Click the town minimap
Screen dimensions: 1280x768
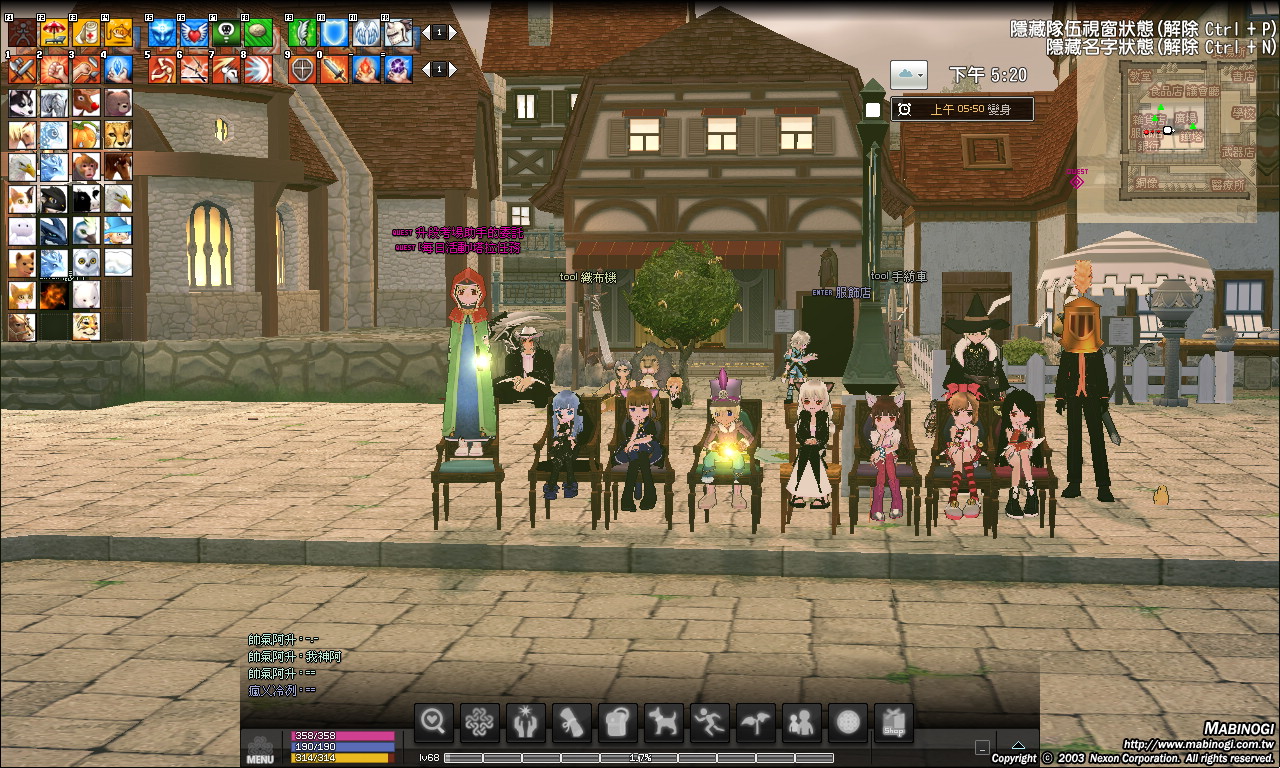coord(1190,130)
